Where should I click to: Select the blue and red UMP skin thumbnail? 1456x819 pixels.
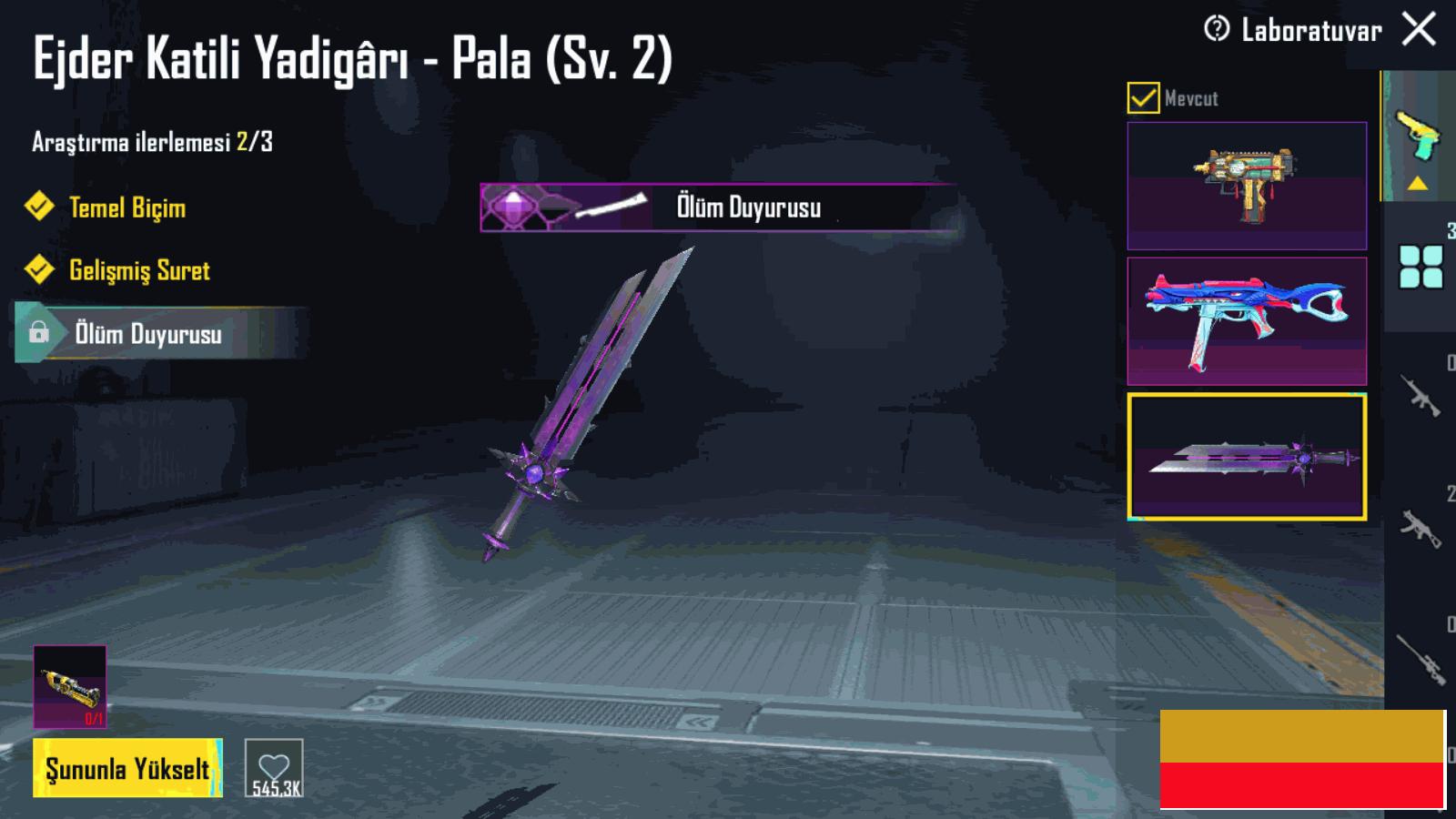[1247, 321]
